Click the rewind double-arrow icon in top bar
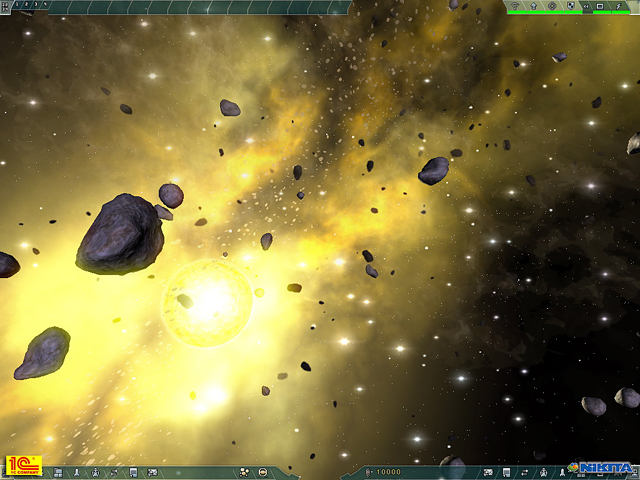This screenshot has width=640, height=480. pyautogui.click(x=585, y=6)
